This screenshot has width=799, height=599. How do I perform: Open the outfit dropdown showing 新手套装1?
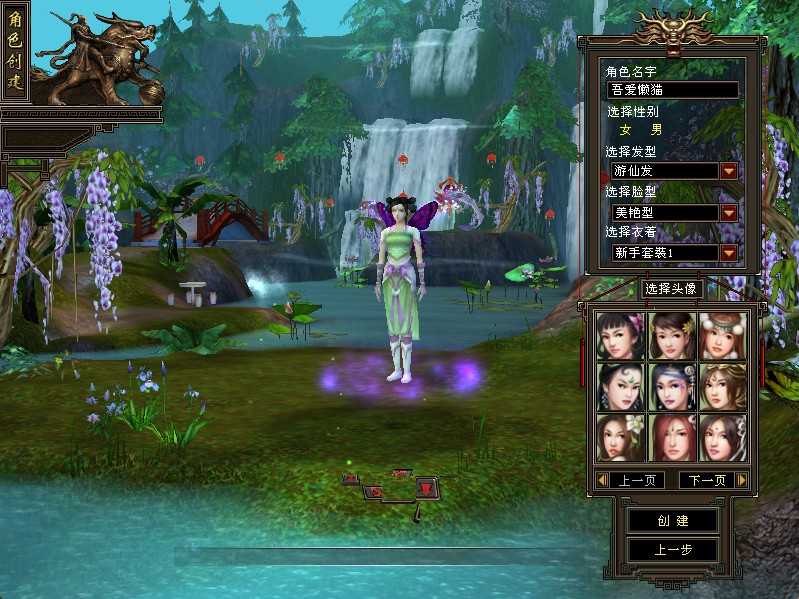click(x=729, y=253)
